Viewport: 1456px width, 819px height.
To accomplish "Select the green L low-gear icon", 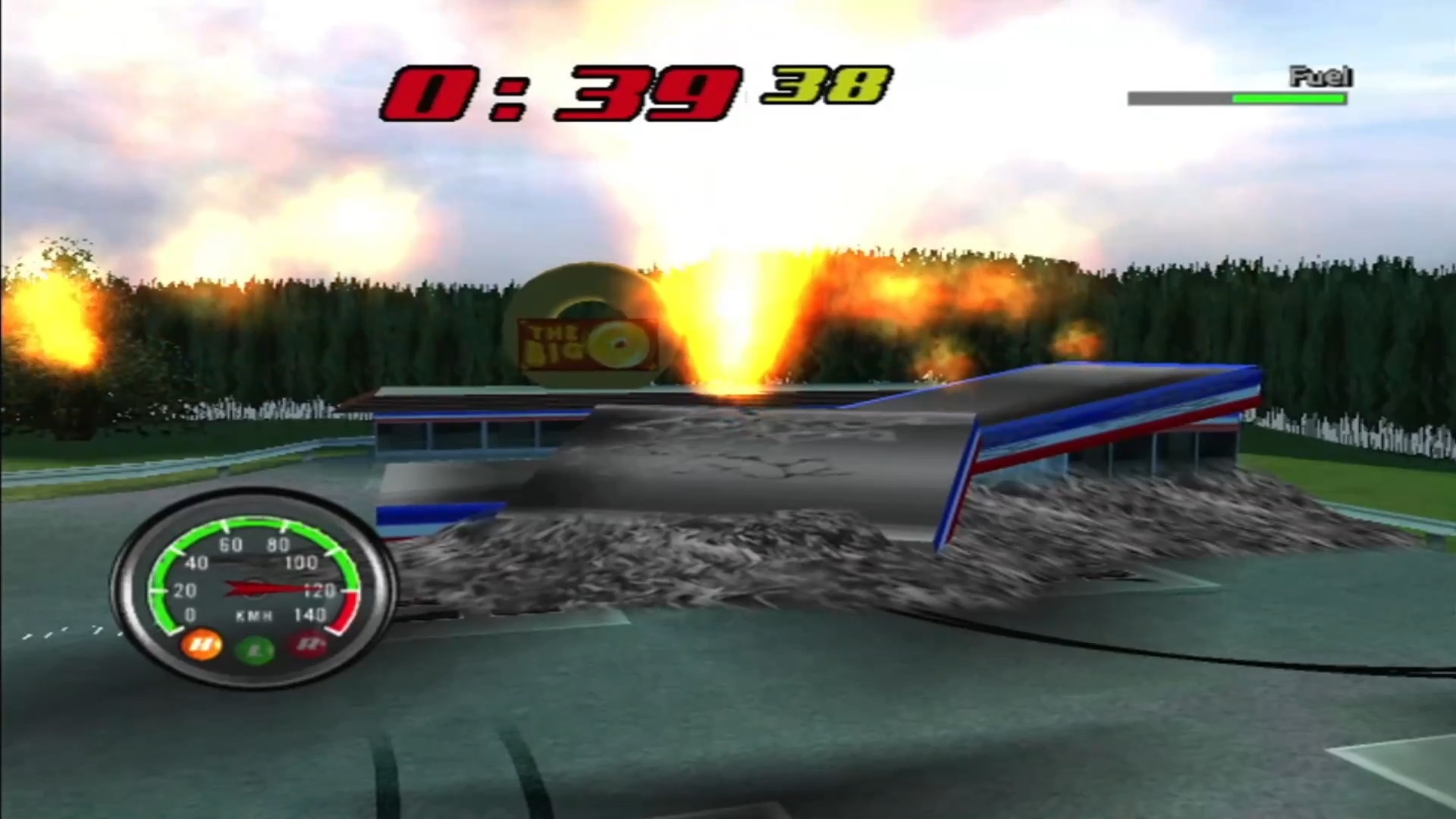I will (x=255, y=651).
